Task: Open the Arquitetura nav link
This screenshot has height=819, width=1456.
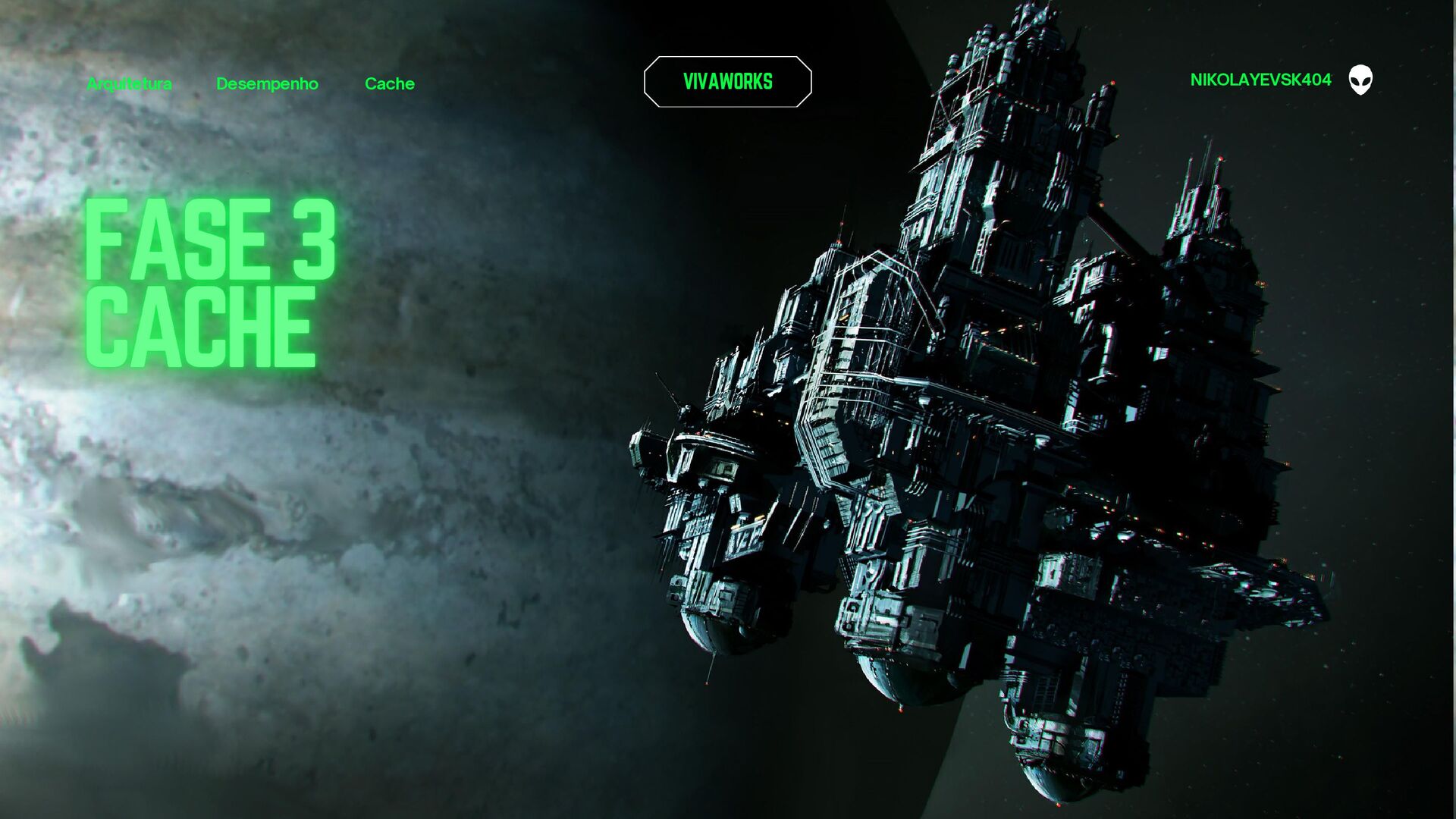Action: (x=129, y=83)
